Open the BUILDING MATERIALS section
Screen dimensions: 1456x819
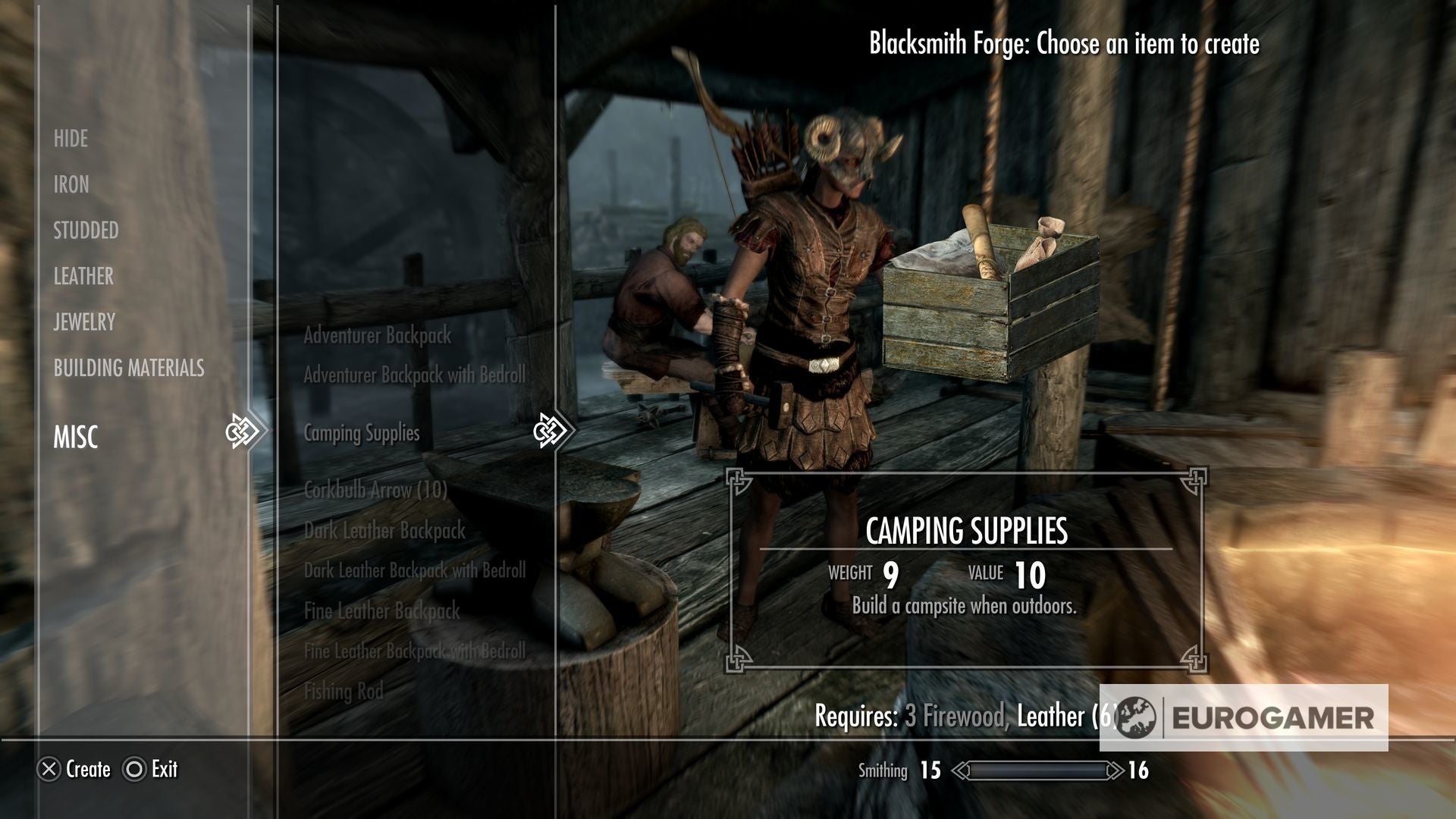point(127,369)
